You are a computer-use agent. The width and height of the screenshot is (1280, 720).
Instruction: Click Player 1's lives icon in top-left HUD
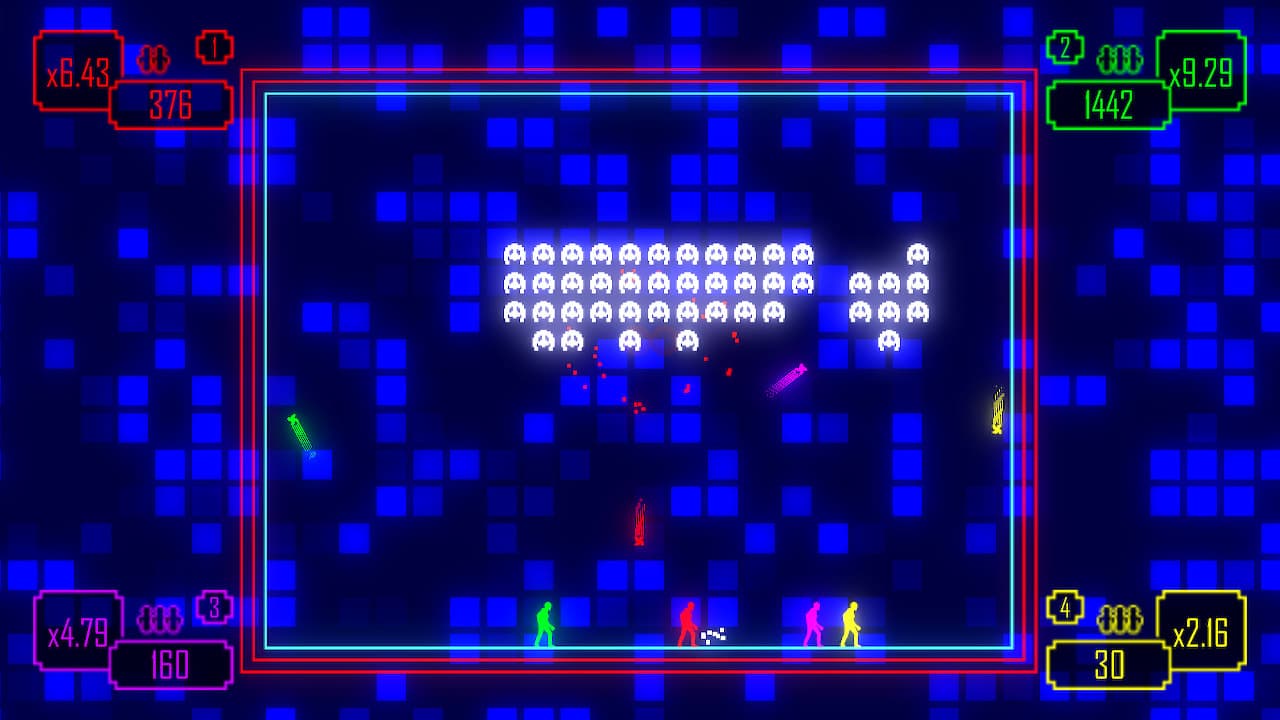[155, 59]
